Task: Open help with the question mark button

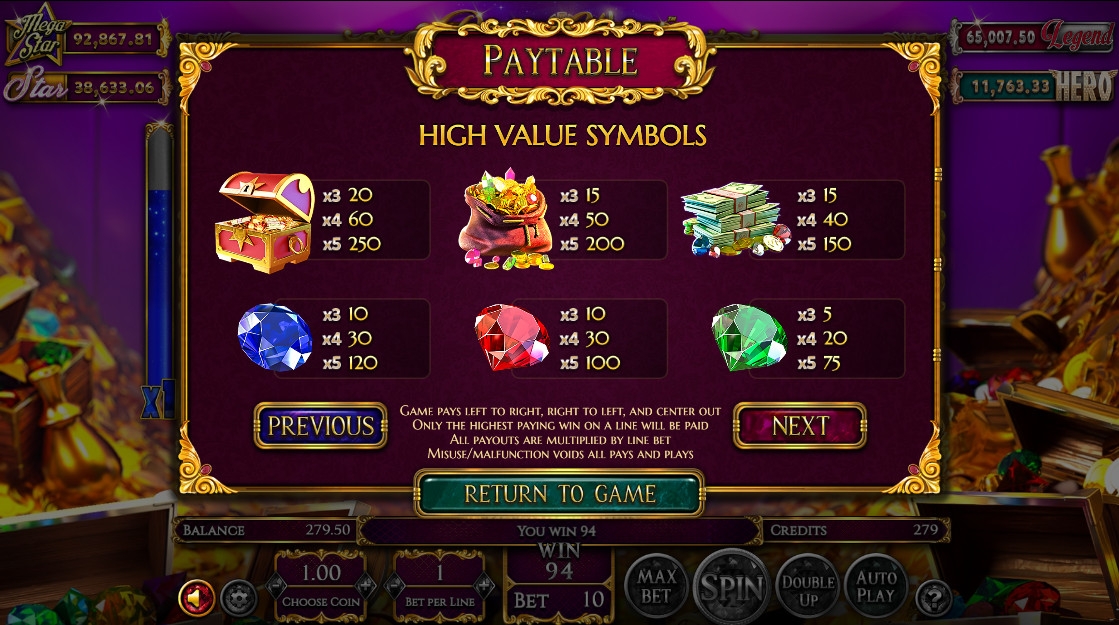Action: tap(933, 598)
